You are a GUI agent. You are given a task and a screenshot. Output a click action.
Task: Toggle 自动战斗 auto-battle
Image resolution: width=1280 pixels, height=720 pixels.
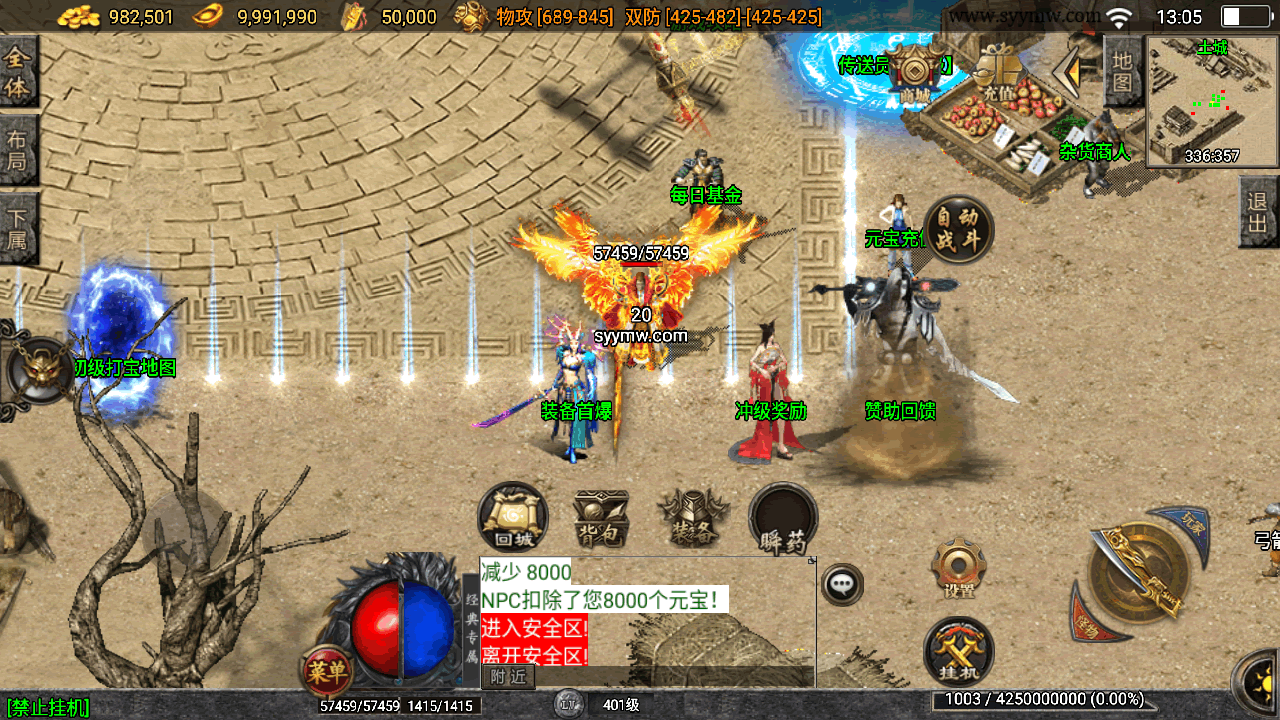tap(958, 229)
